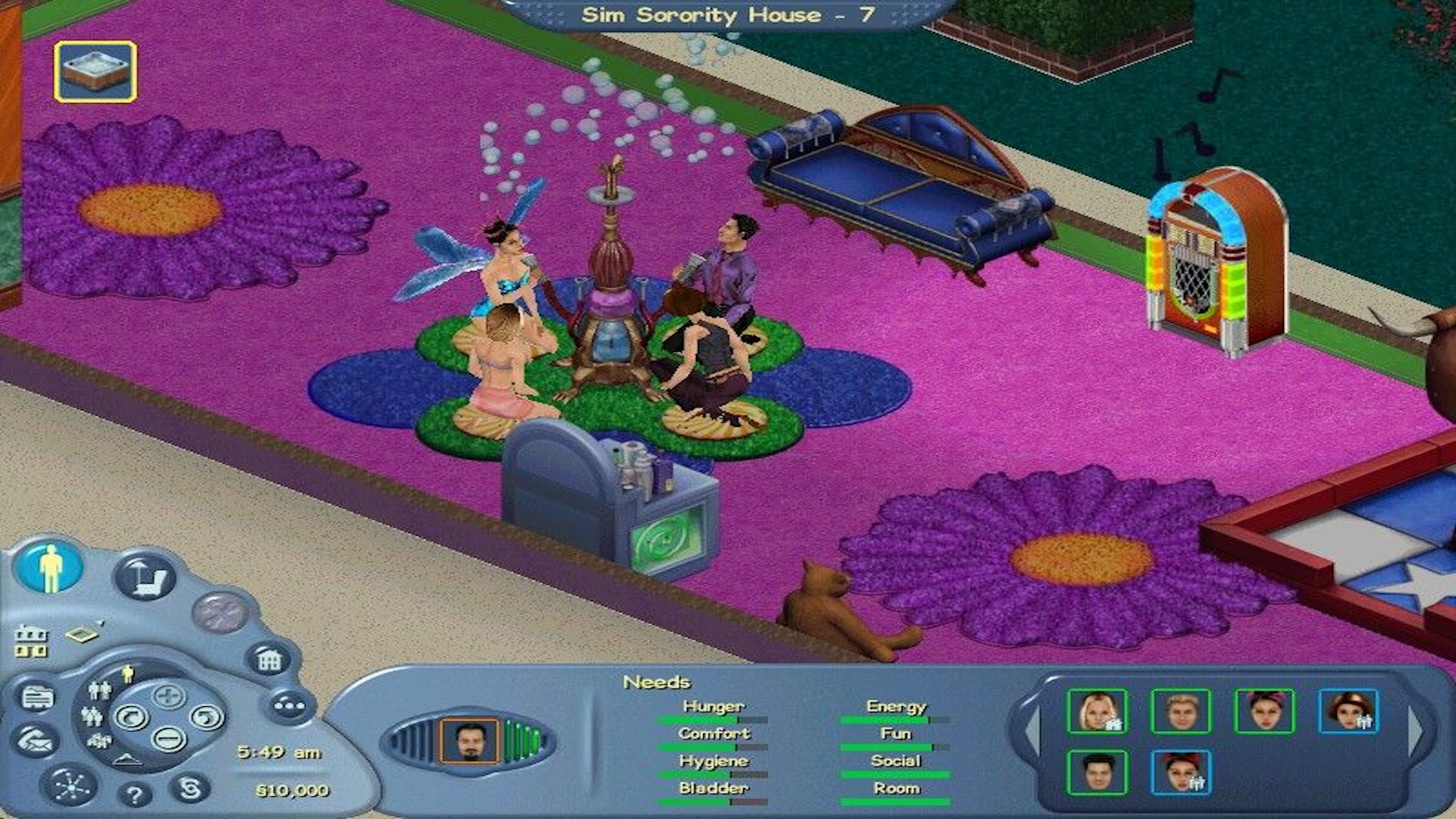The width and height of the screenshot is (1456, 819).
Task: Select the hot tub thumbnail icon
Action: [96, 71]
